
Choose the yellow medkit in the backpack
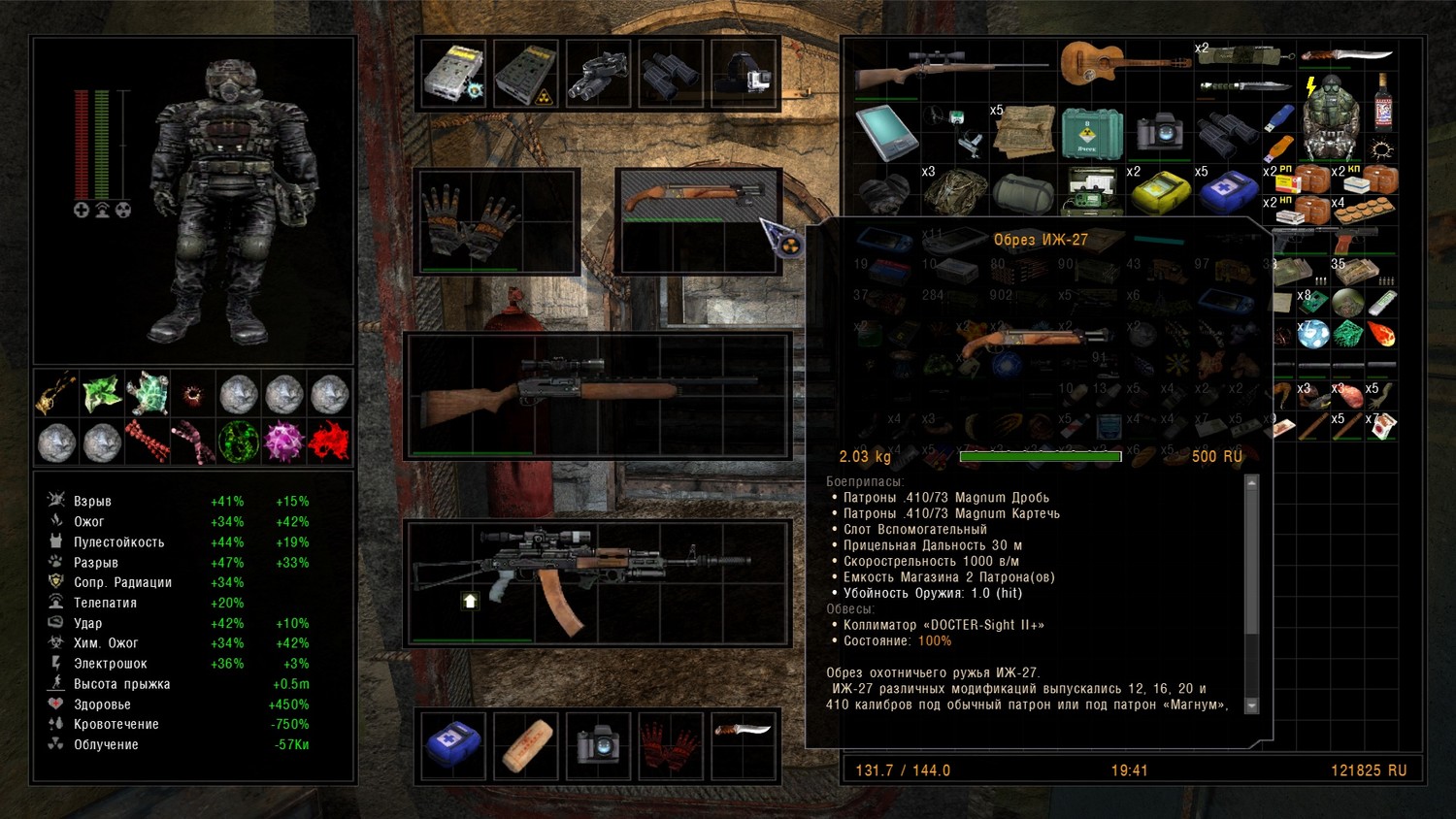1159,190
